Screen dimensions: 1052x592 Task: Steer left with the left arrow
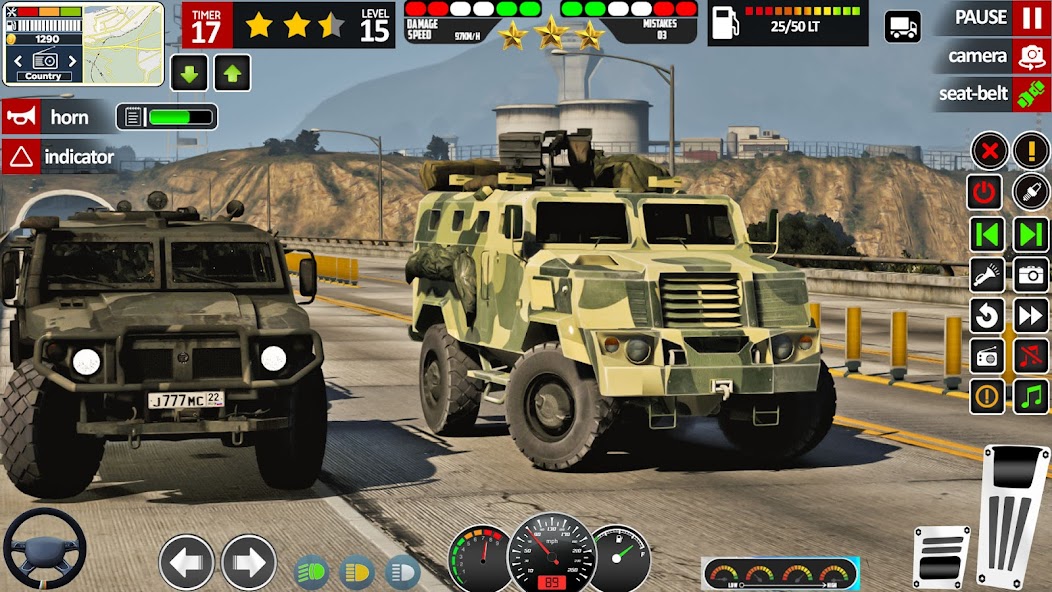187,562
